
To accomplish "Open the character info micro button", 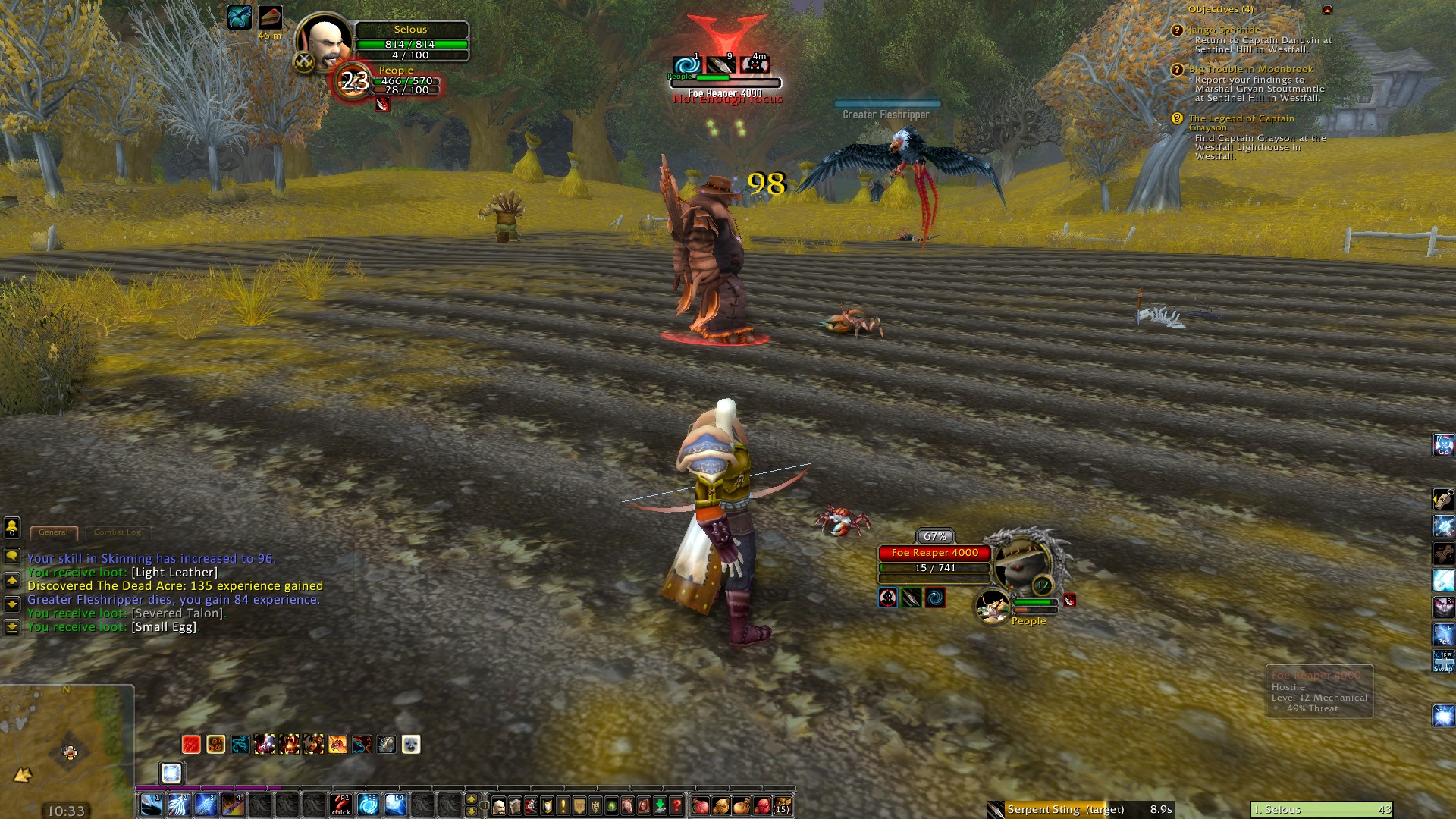I will 499,806.
